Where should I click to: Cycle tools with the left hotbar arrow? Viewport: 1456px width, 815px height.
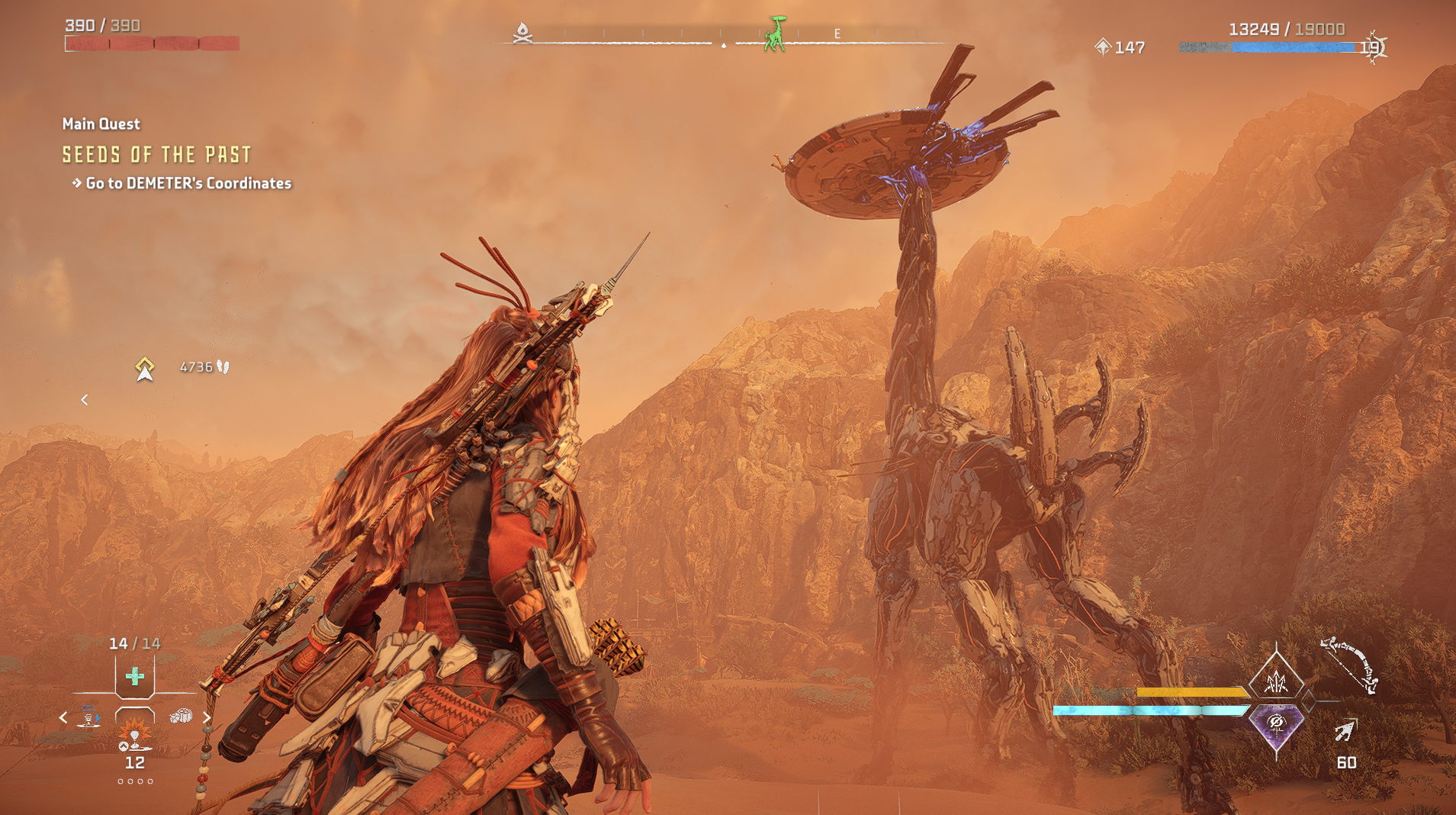[63, 717]
